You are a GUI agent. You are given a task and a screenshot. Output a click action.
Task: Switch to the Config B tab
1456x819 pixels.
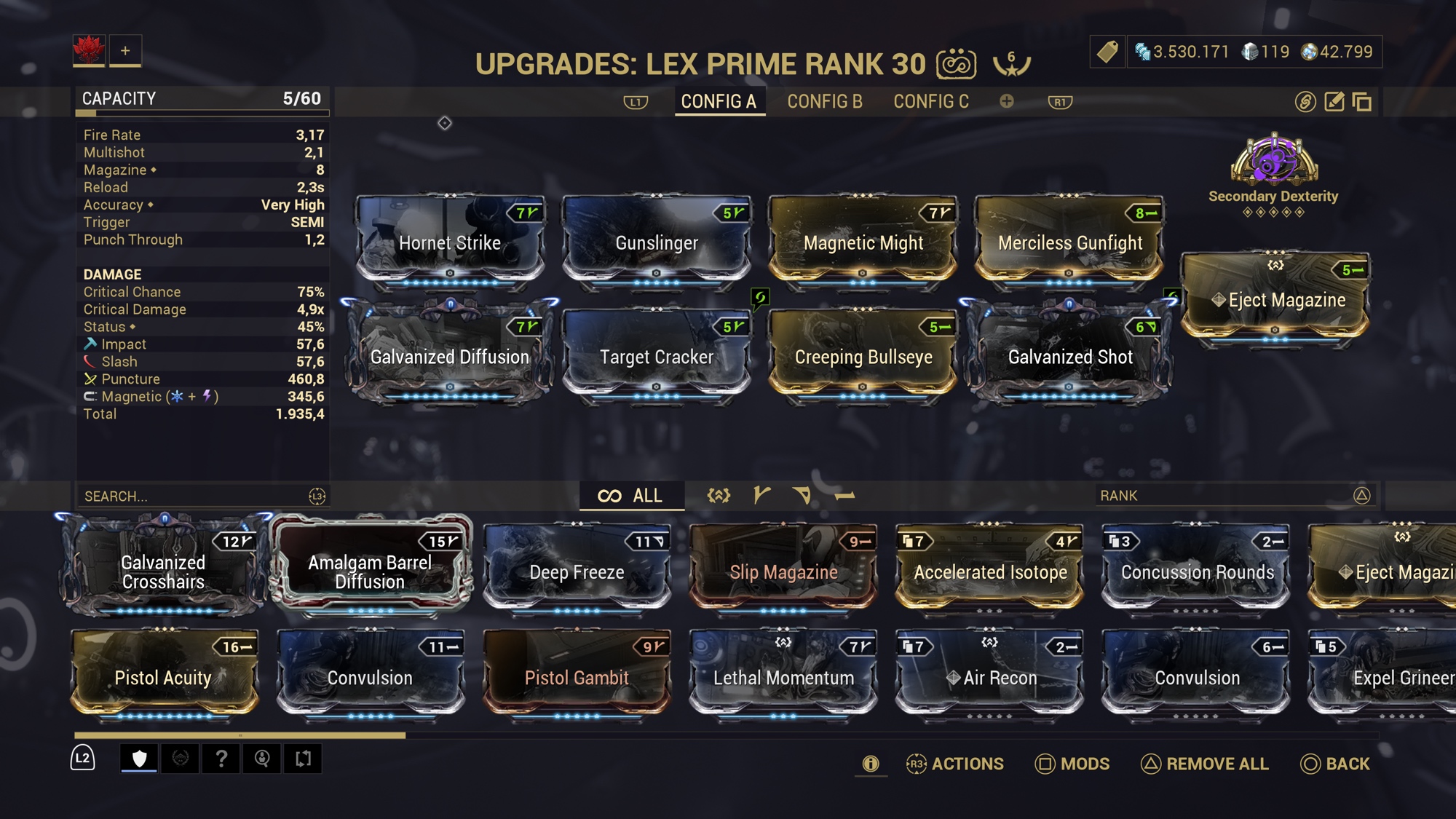pyautogui.click(x=824, y=102)
